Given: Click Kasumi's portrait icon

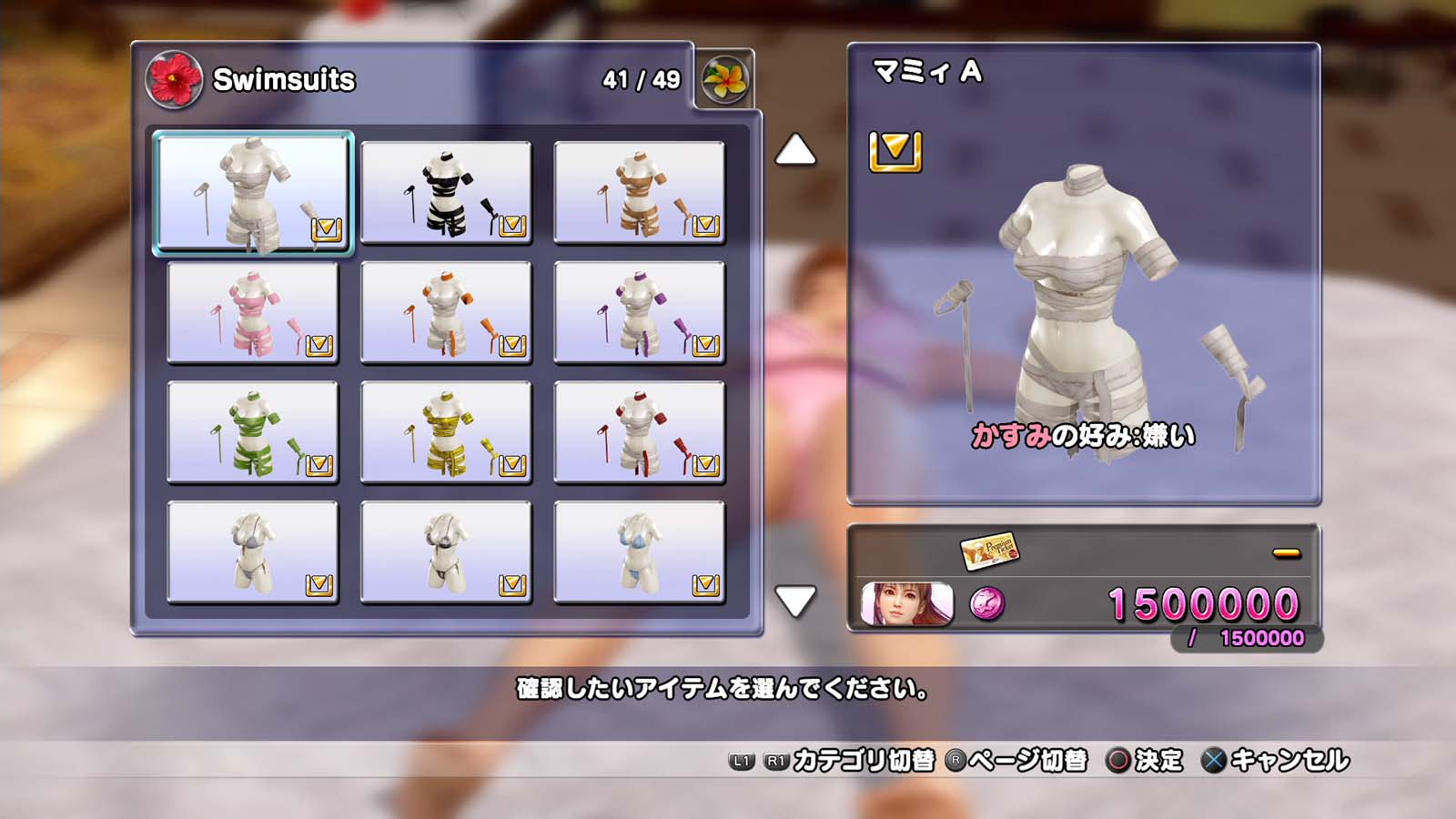Looking at the screenshot, I should (906, 604).
